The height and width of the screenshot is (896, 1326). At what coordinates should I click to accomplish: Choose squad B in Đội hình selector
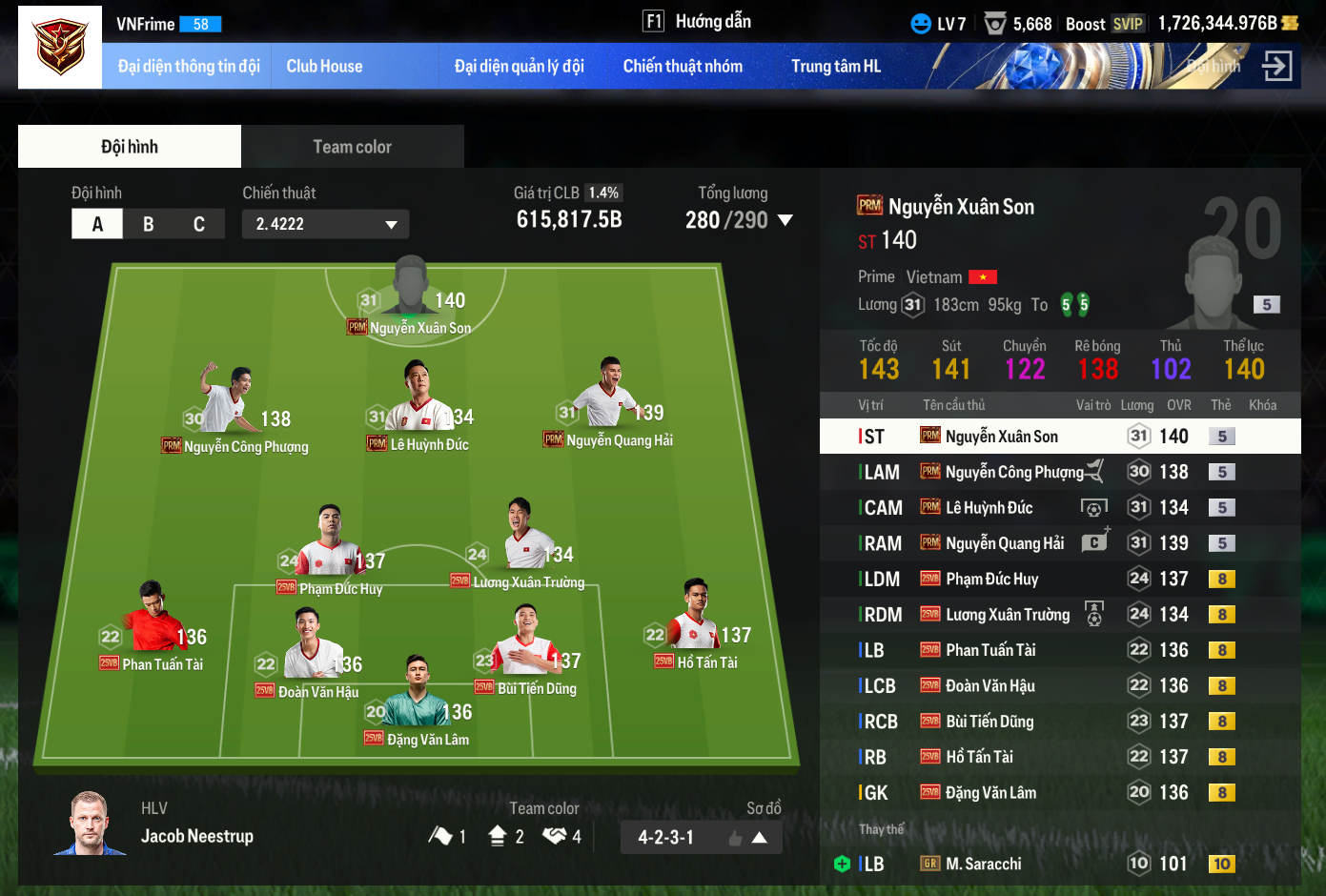(x=149, y=224)
